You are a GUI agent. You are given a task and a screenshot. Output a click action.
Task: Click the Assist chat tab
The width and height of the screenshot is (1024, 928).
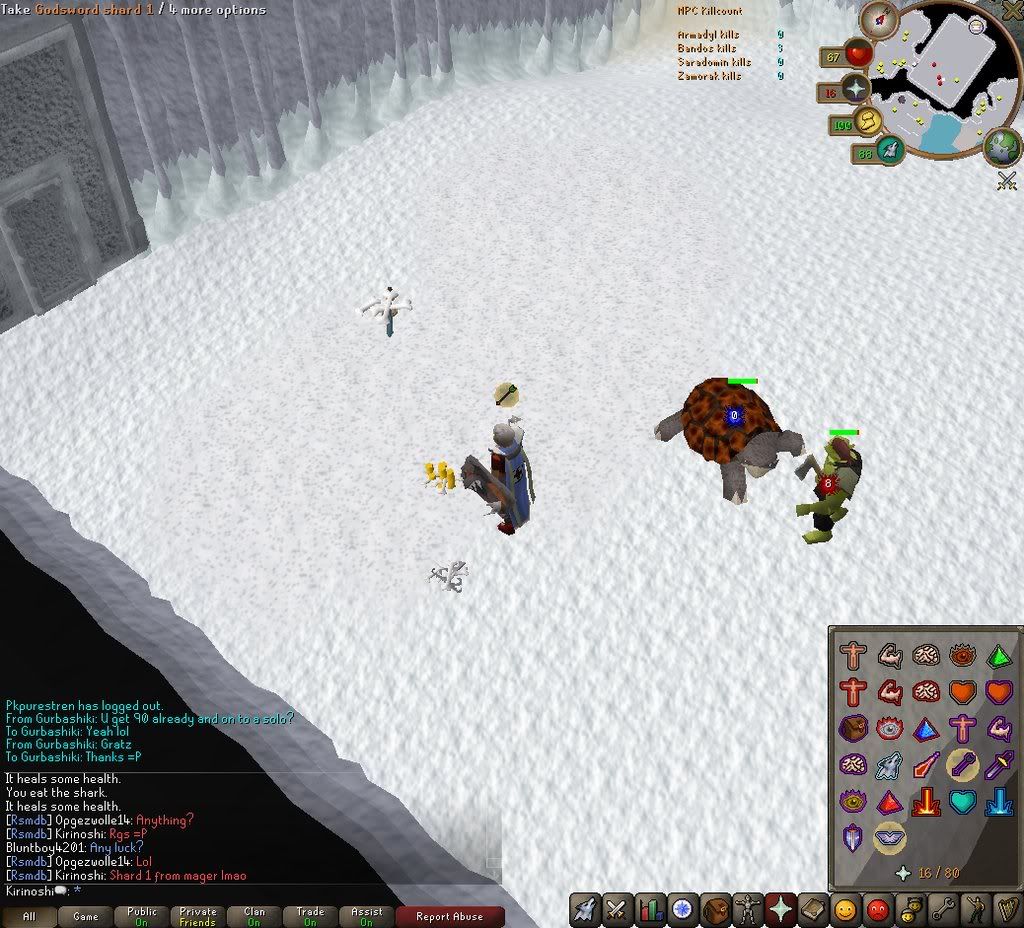click(366, 916)
